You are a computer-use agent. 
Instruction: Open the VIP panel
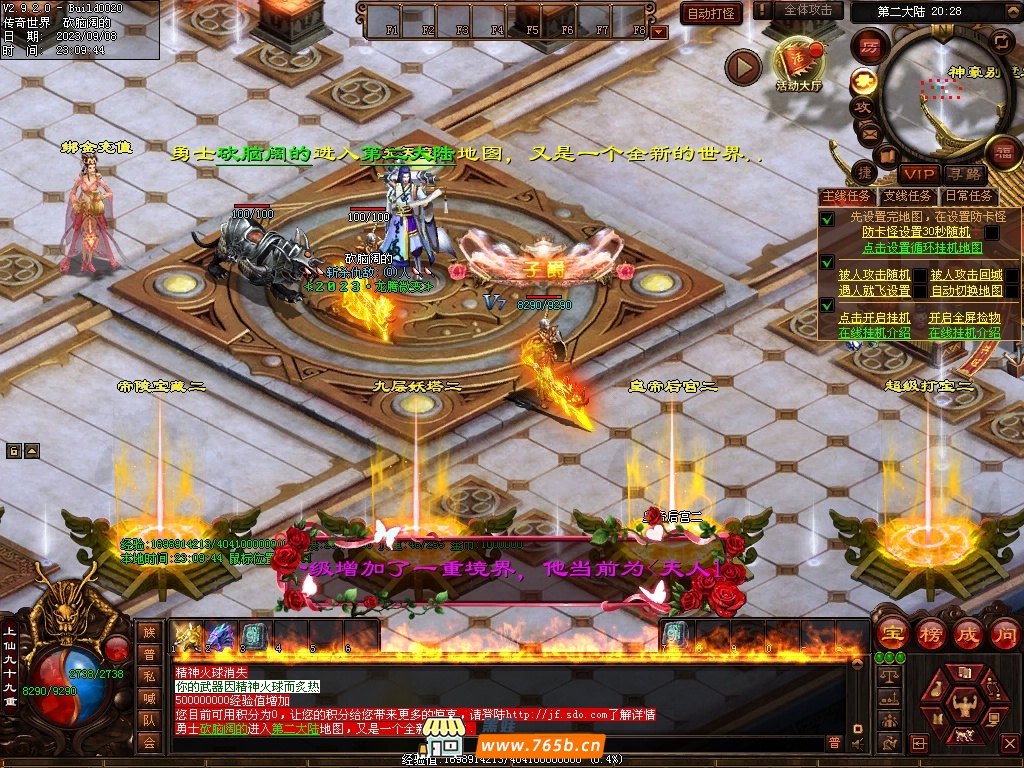(919, 173)
